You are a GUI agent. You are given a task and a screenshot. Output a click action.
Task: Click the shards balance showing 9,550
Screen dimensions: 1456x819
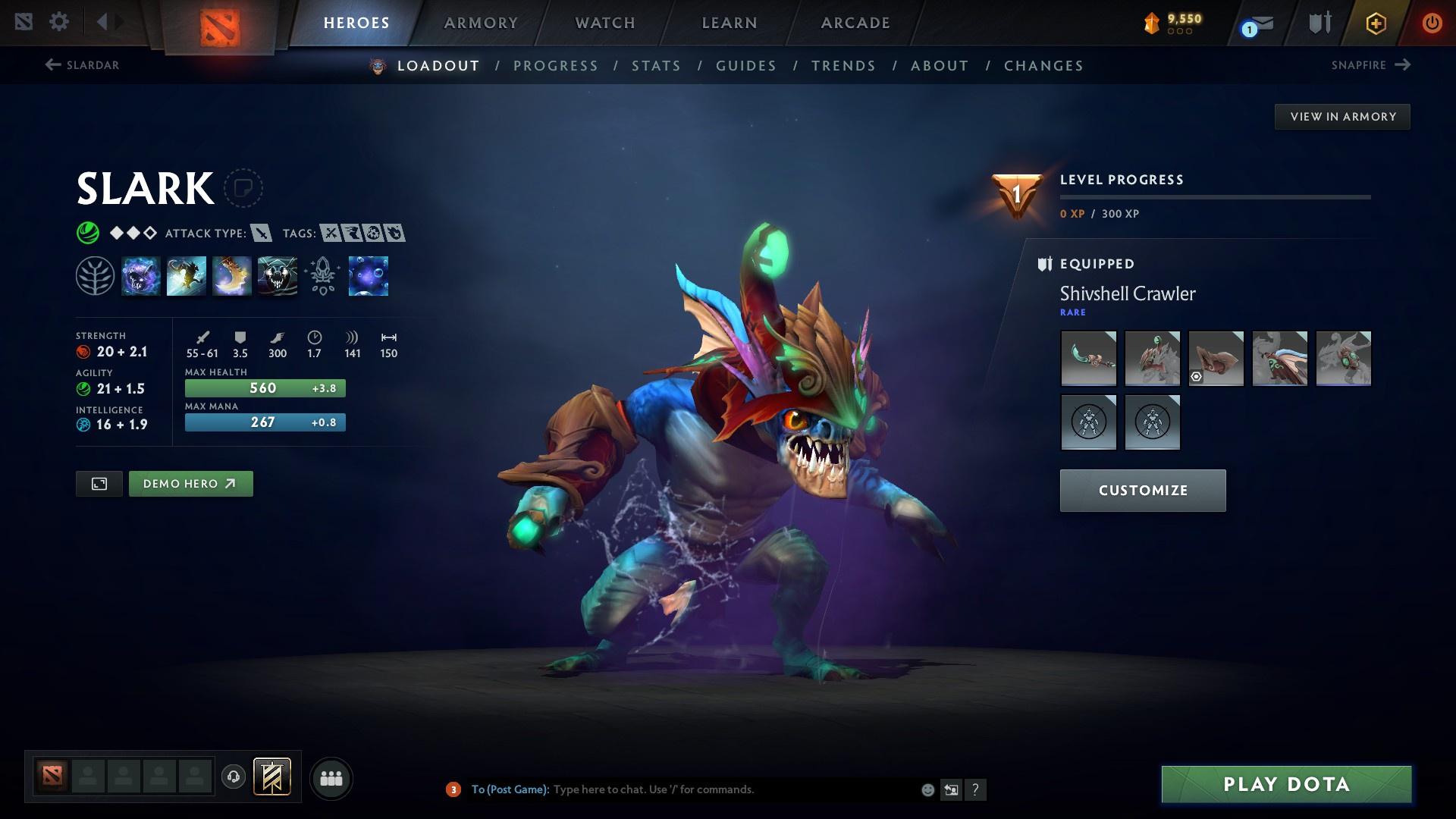pos(1172,22)
